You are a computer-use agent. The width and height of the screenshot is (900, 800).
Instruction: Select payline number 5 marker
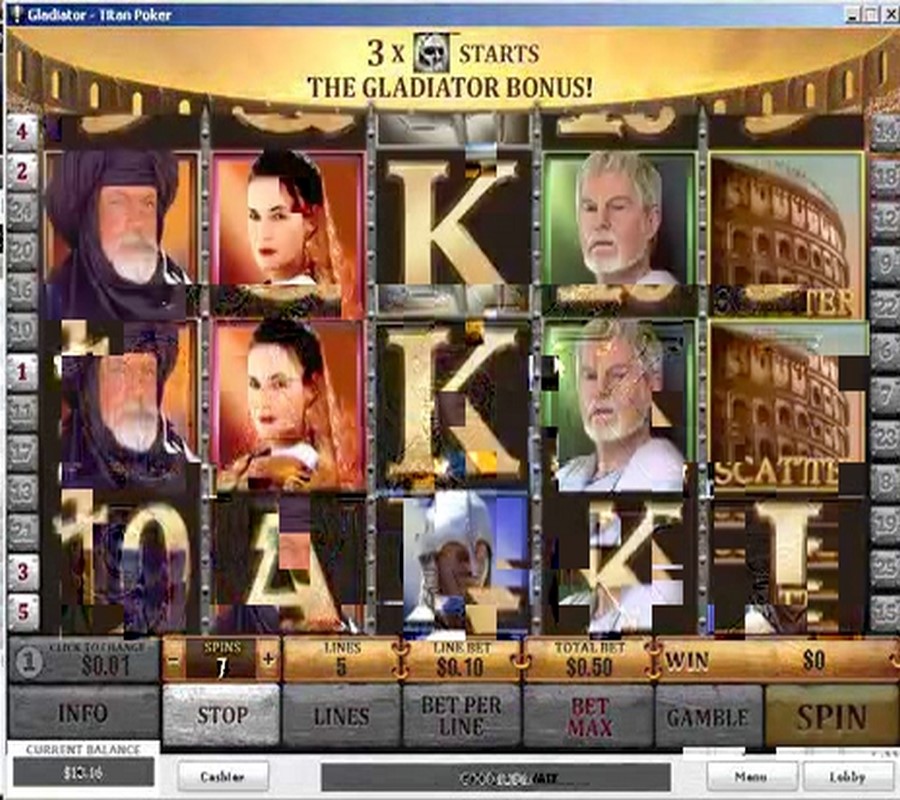pos(22,611)
